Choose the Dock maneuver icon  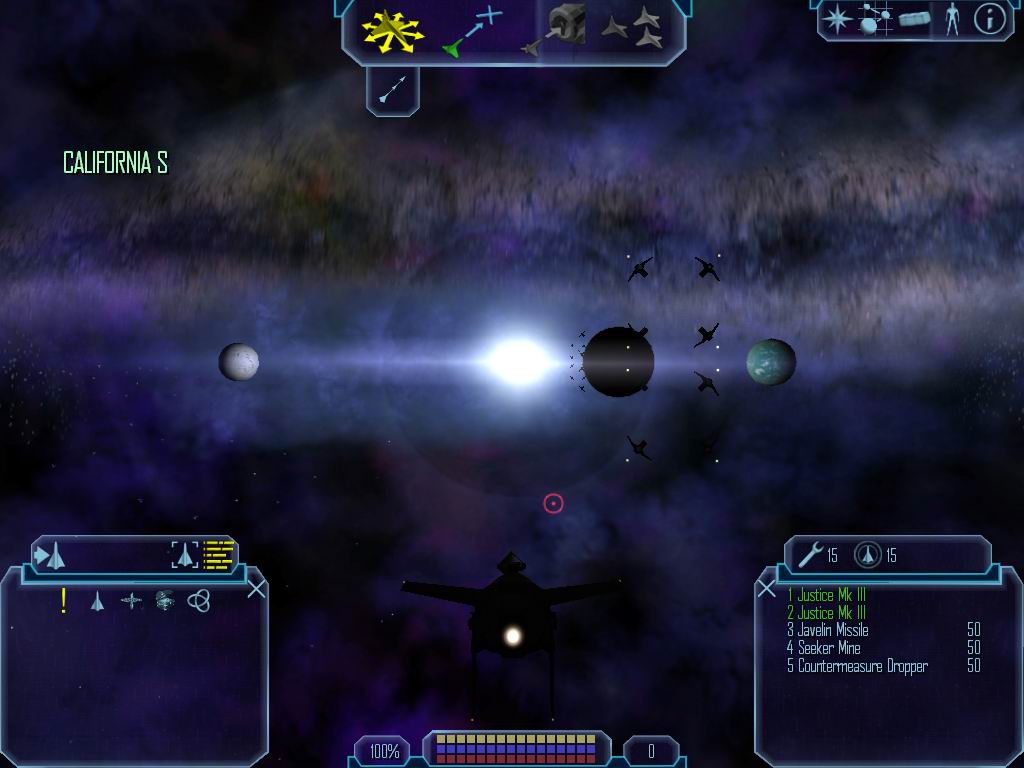coord(556,29)
